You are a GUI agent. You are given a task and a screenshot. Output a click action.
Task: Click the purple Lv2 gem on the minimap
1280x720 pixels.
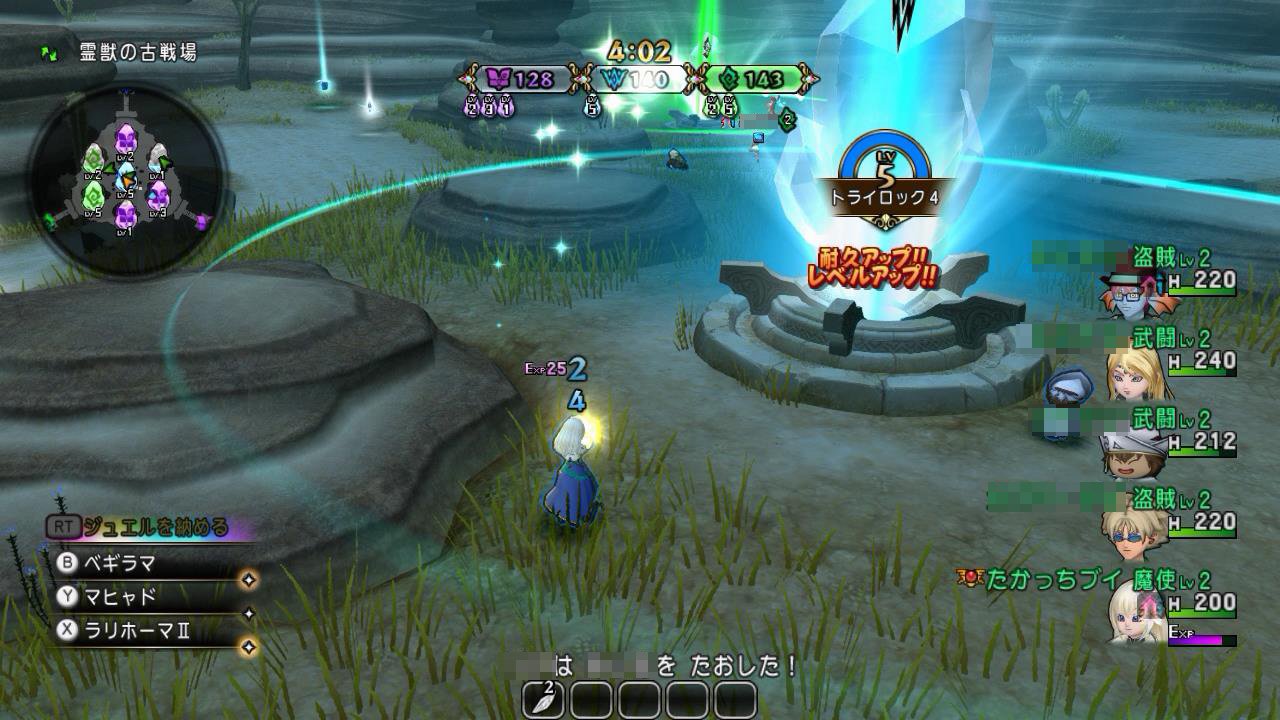(x=125, y=139)
